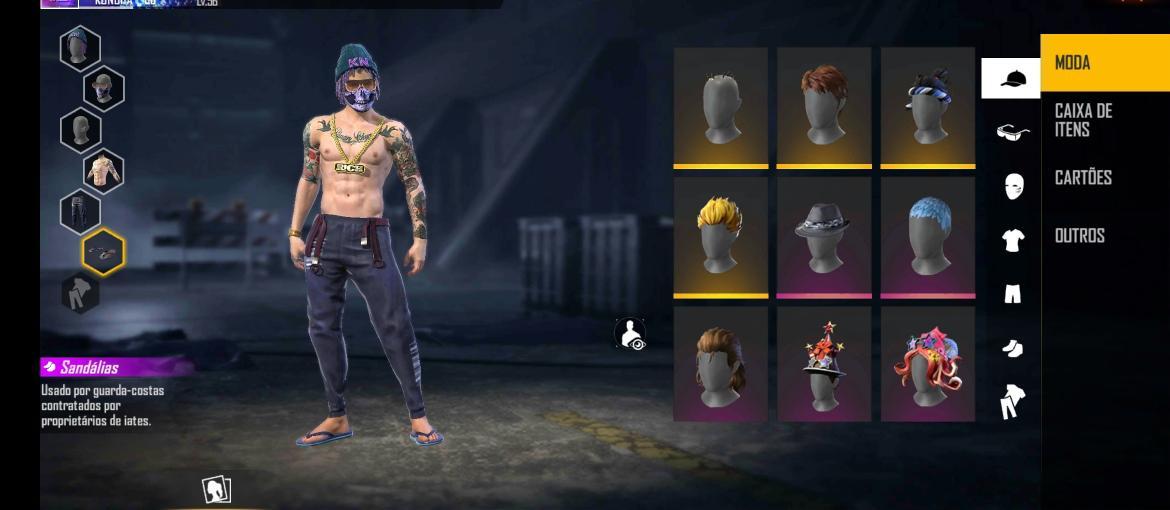Image resolution: width=1170 pixels, height=510 pixels.
Task: Pick the blue visor cap item
Action: (928, 106)
